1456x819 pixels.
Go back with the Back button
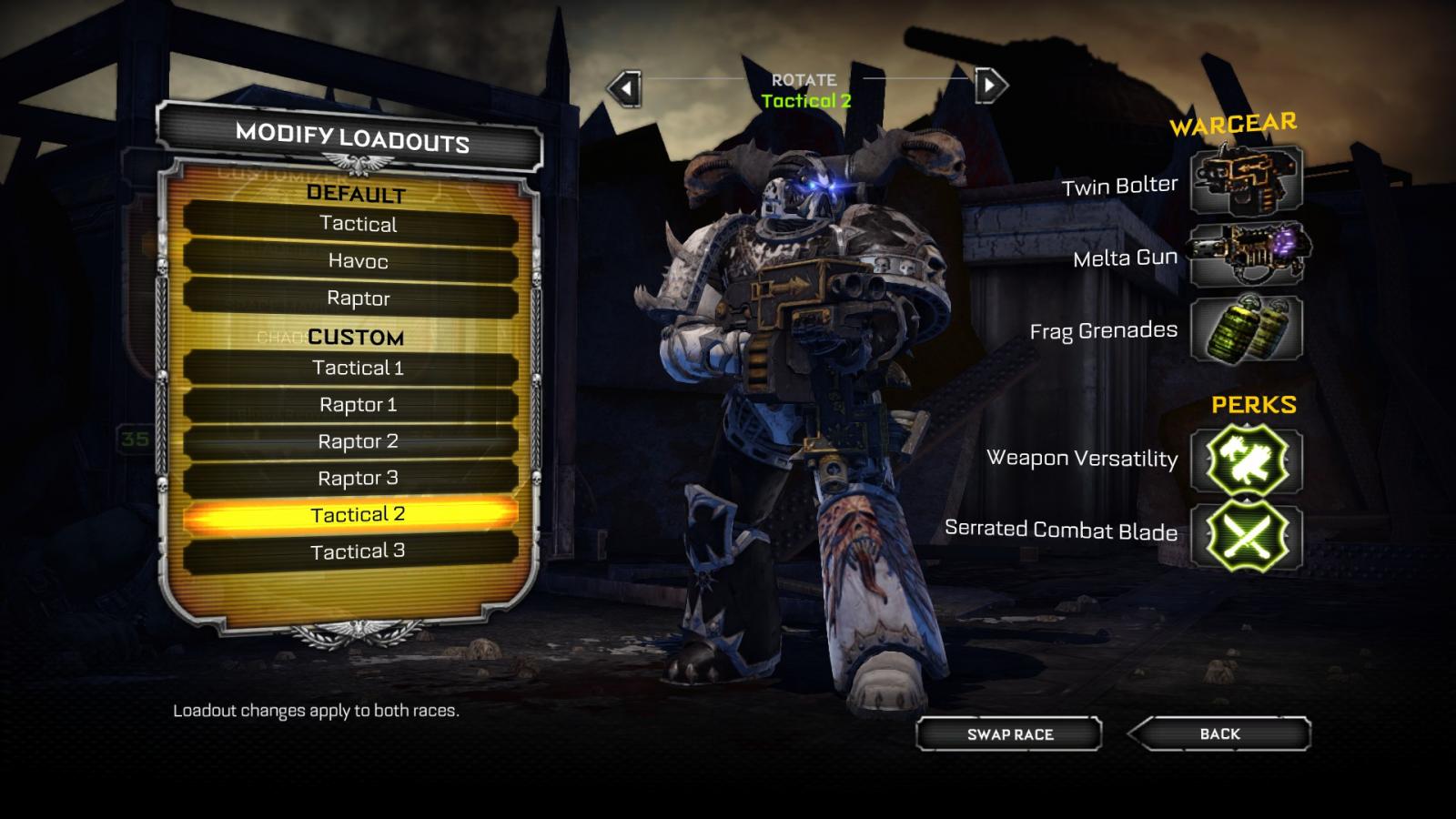tap(1219, 733)
